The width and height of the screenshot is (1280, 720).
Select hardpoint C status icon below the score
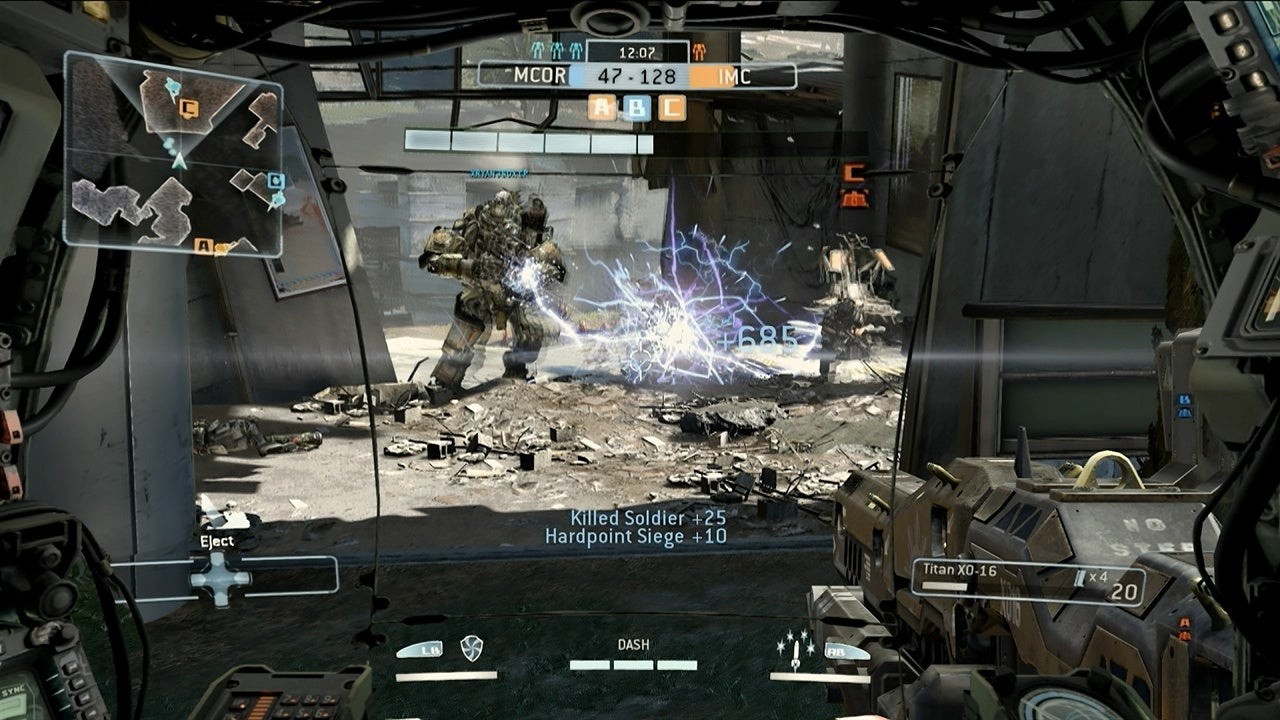coord(672,107)
